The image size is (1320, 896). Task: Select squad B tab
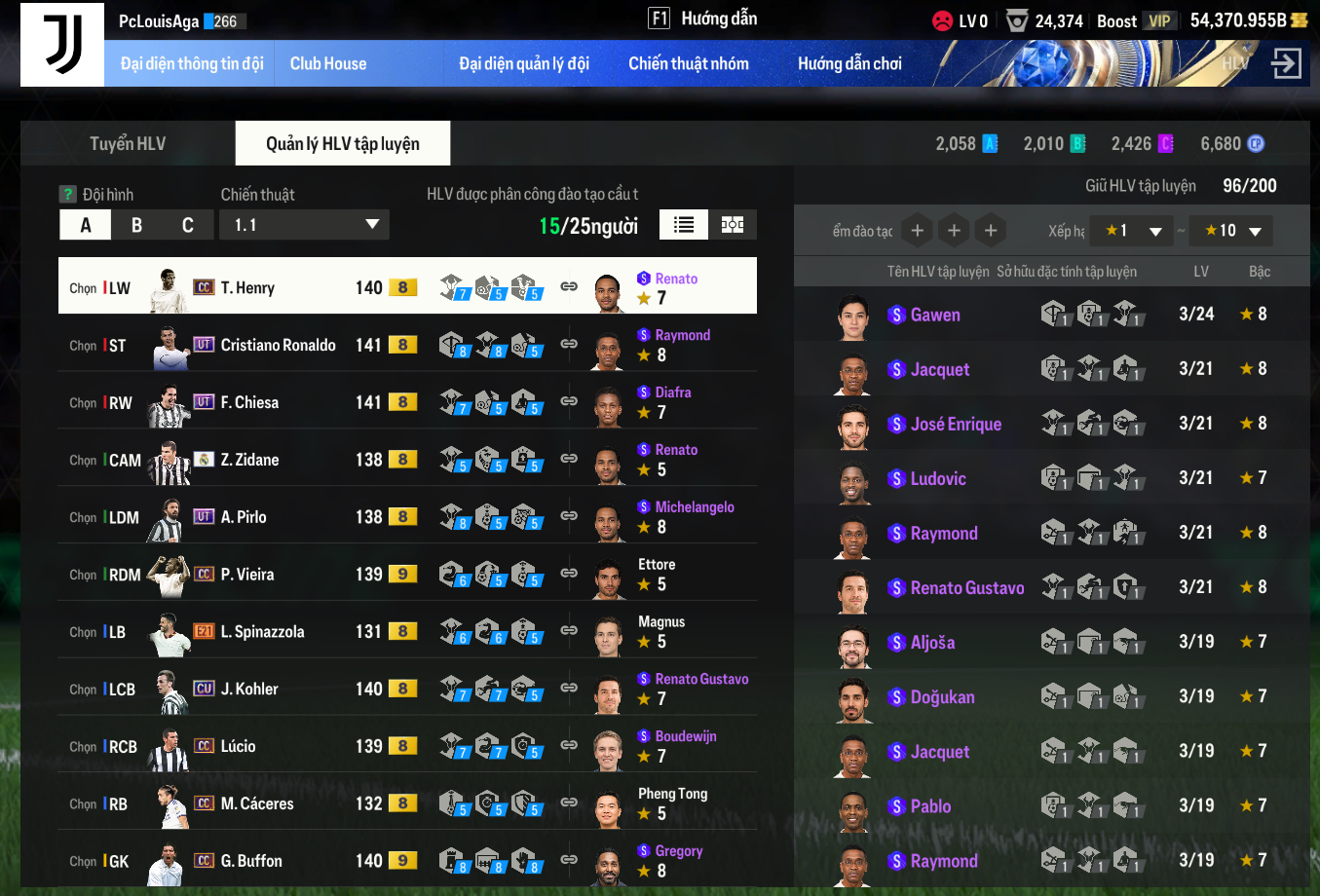click(x=136, y=226)
